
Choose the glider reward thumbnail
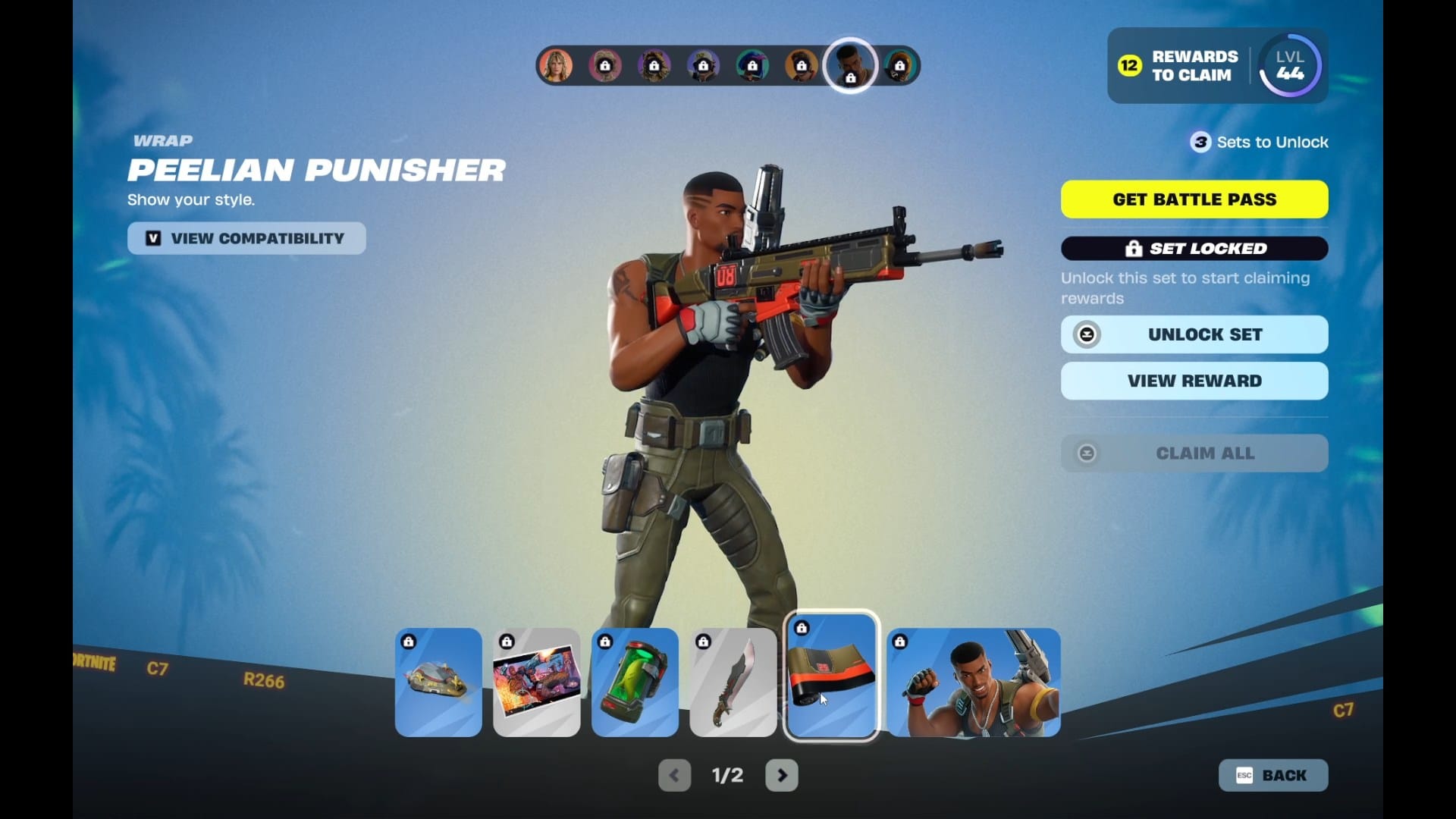438,682
